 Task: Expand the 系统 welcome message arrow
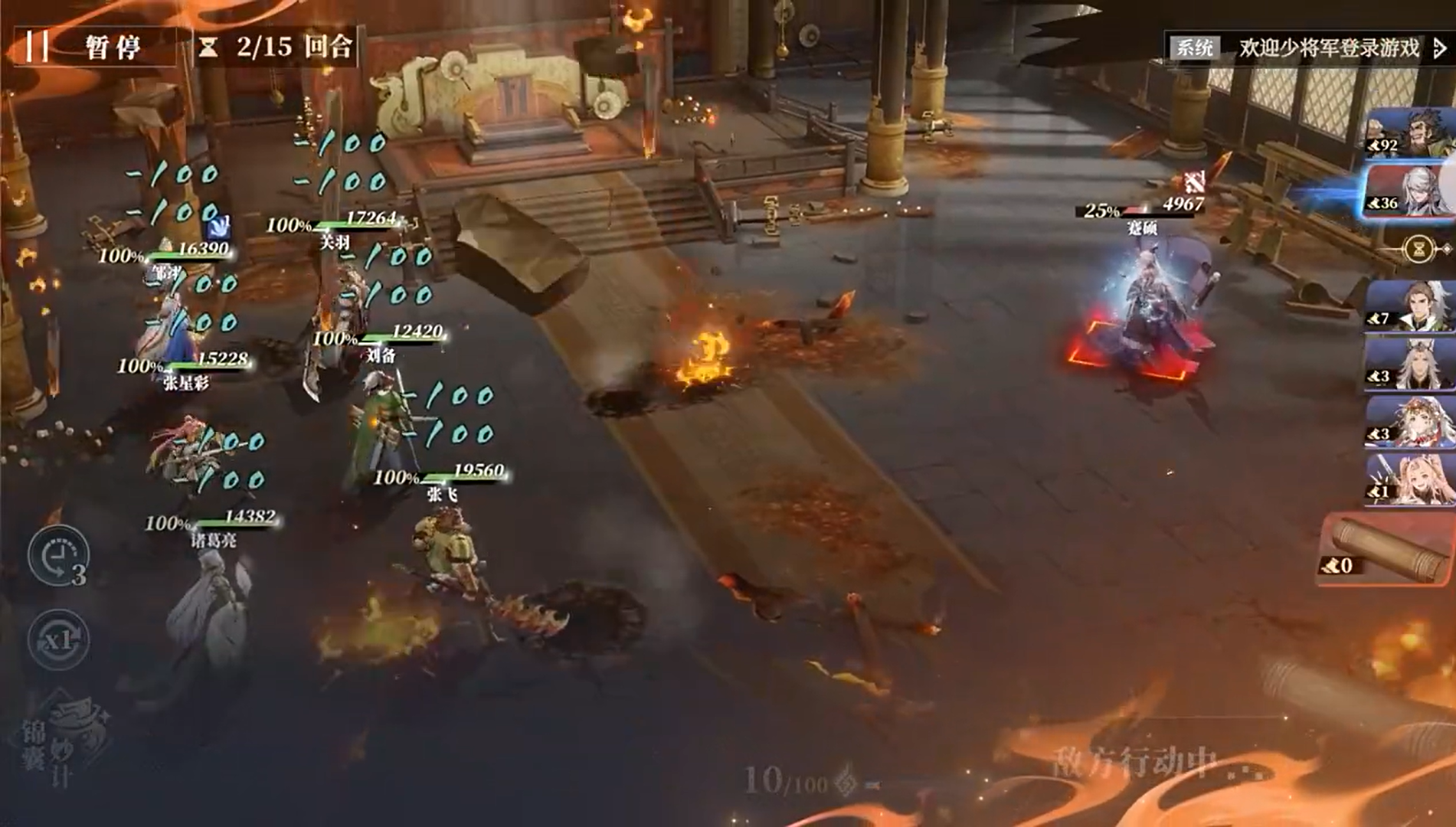coord(1440,49)
